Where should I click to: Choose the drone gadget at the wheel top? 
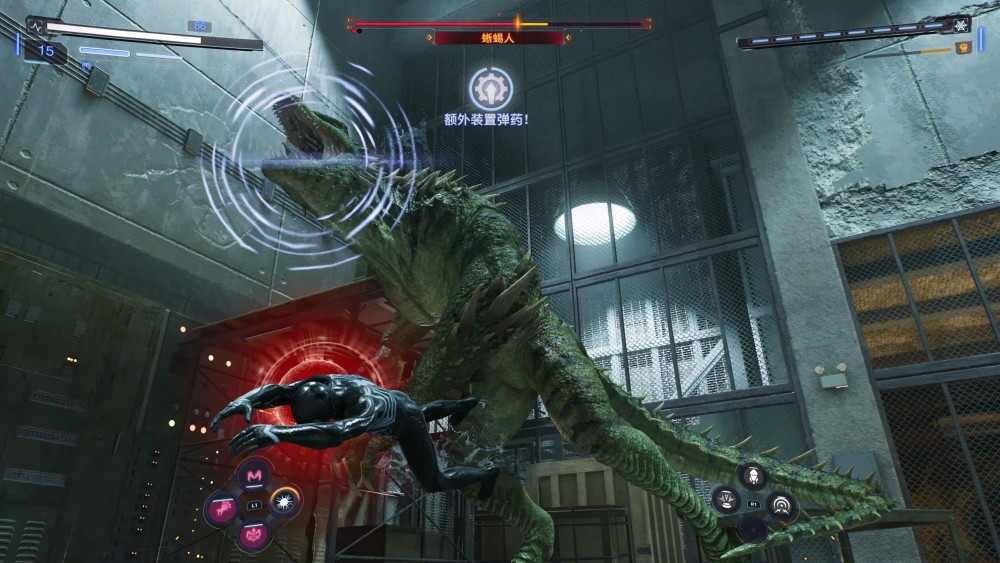coord(752,475)
